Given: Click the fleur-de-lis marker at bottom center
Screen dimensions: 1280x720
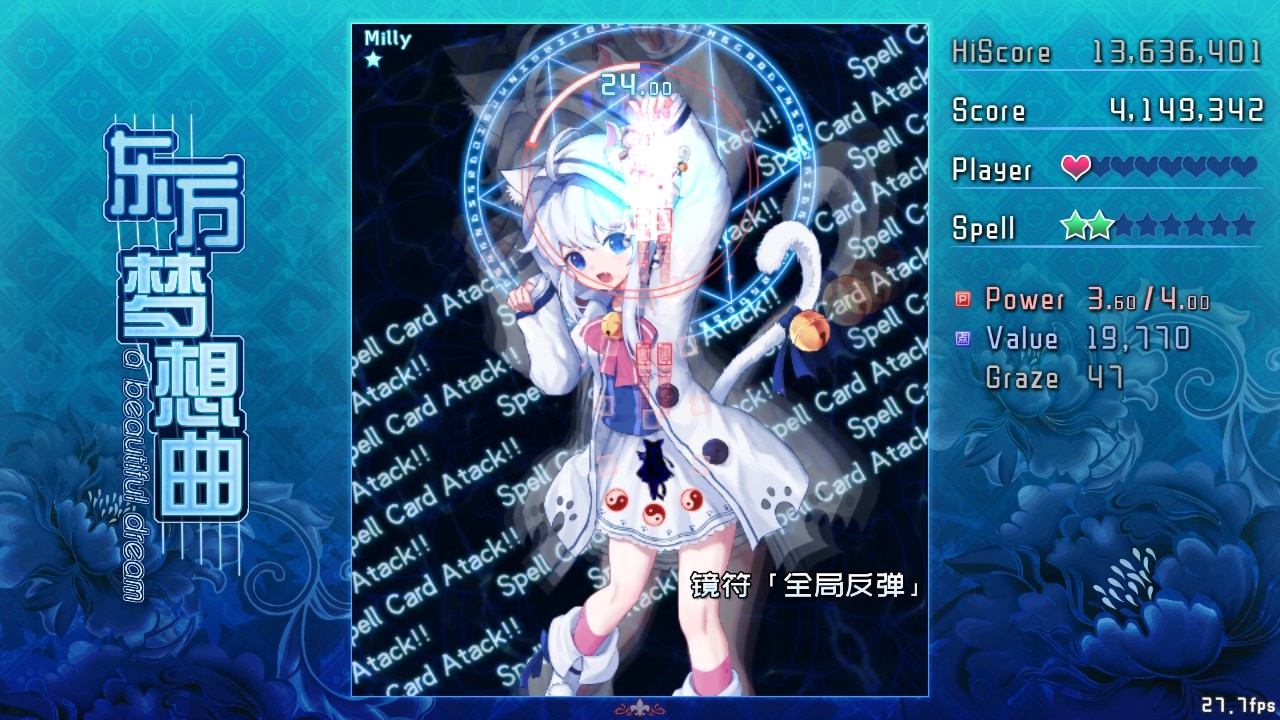Looking at the screenshot, I should pos(640,707).
